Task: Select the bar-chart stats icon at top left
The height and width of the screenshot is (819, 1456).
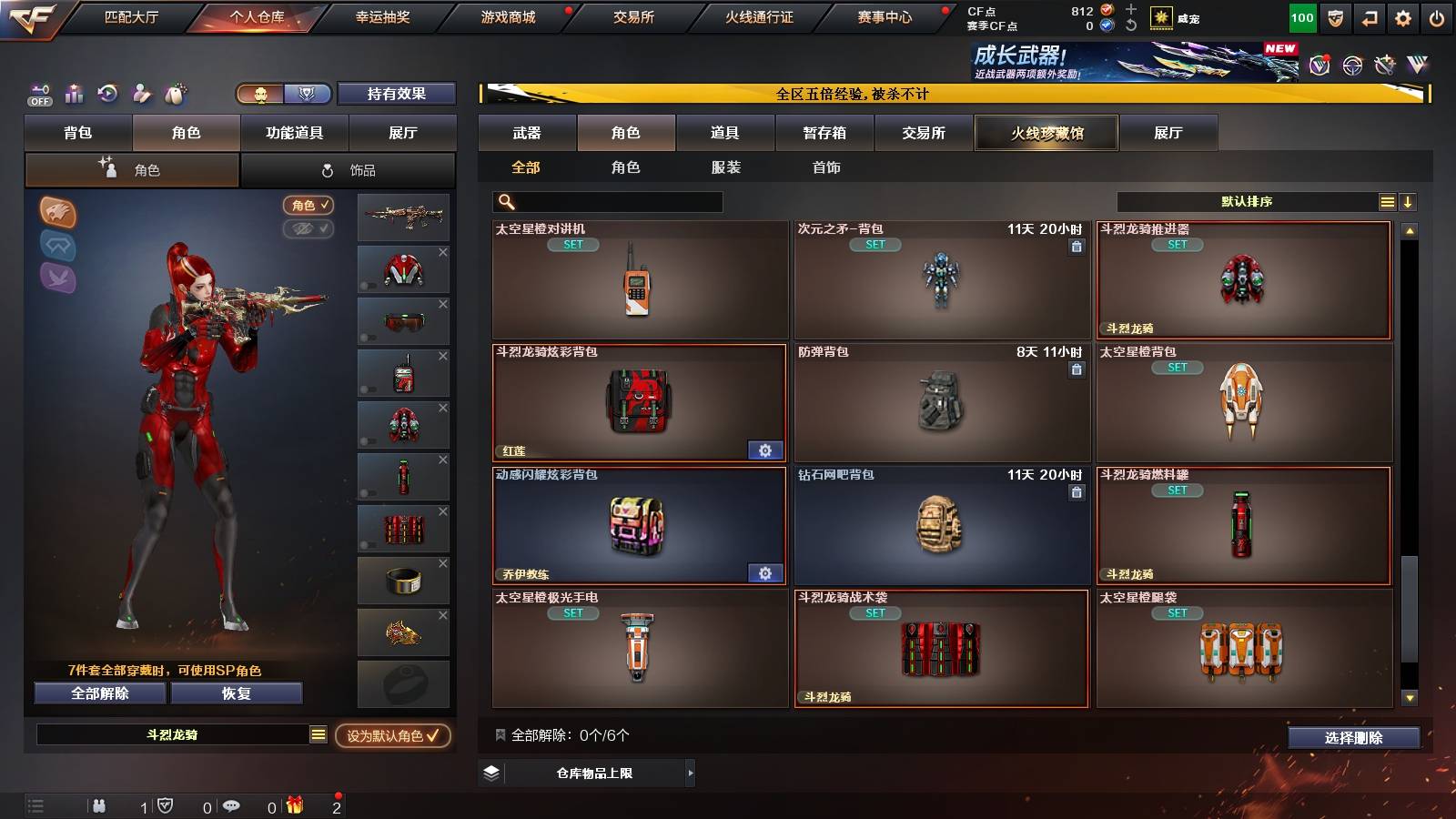Action: (x=74, y=94)
